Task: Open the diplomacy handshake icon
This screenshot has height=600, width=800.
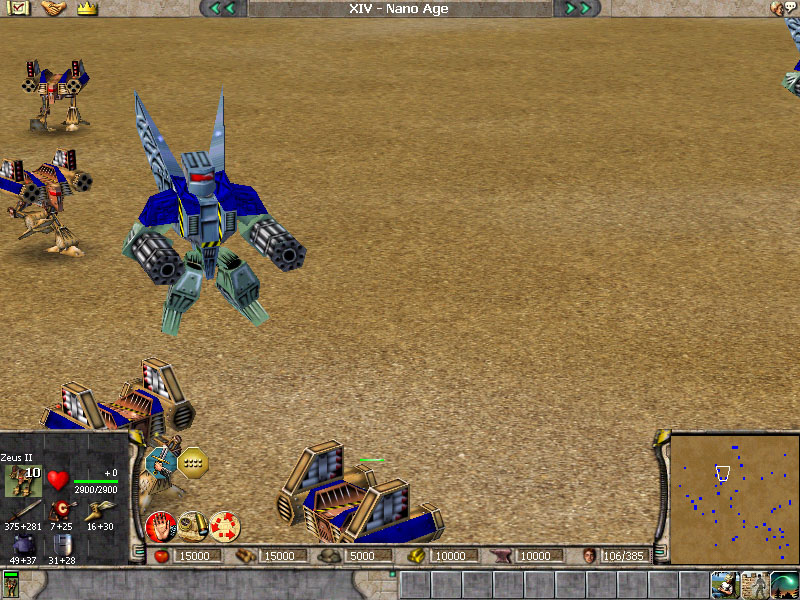Action: click(x=53, y=8)
